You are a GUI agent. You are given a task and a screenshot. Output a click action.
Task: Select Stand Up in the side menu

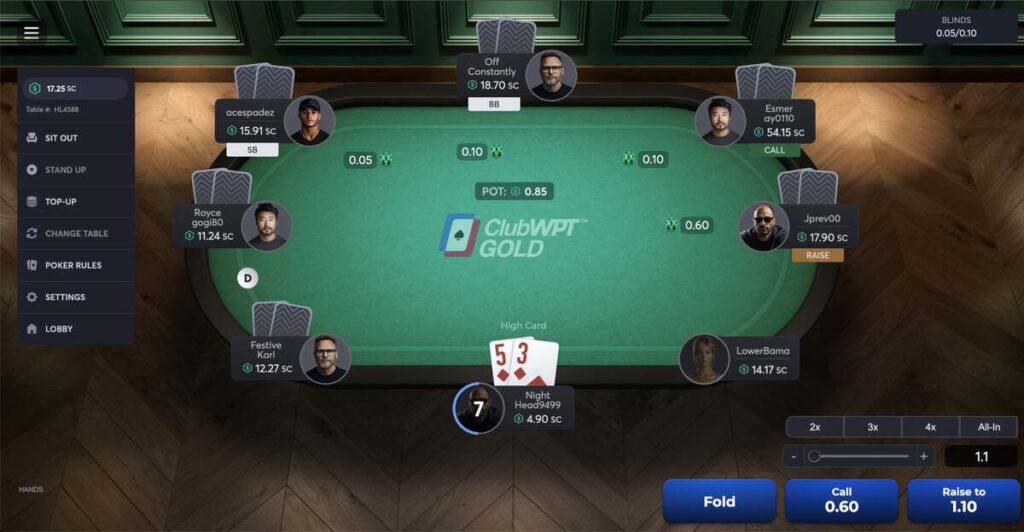[65, 170]
